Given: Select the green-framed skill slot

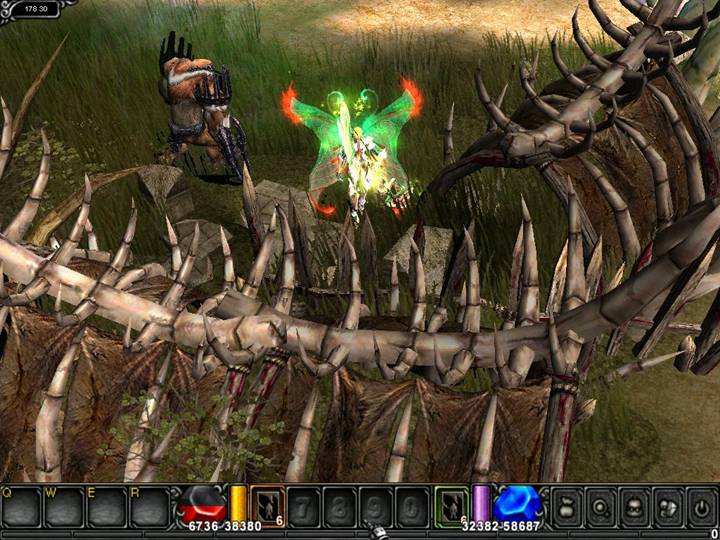Looking at the screenshot, I should tap(452, 506).
